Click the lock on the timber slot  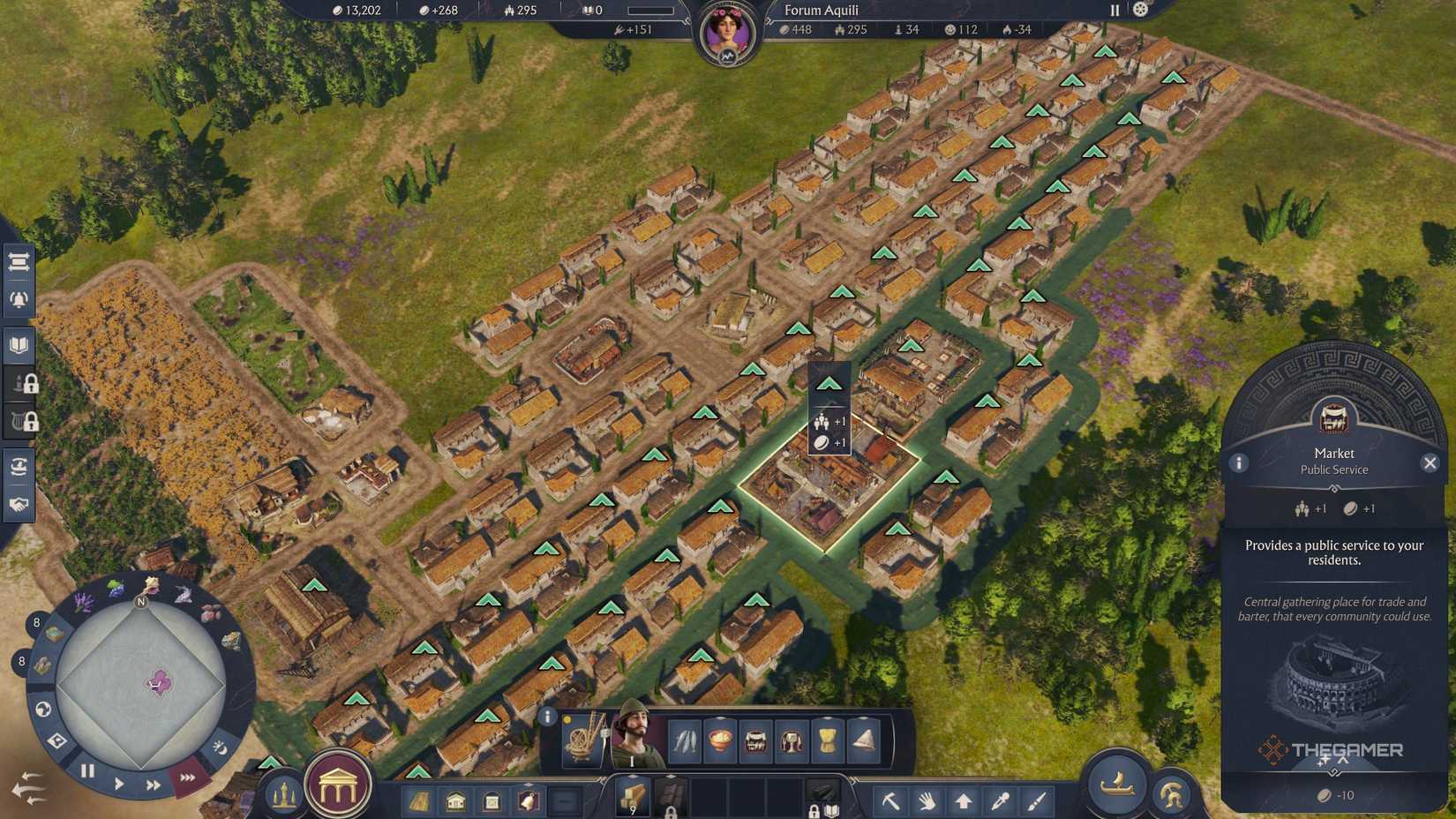pyautogui.click(x=671, y=813)
